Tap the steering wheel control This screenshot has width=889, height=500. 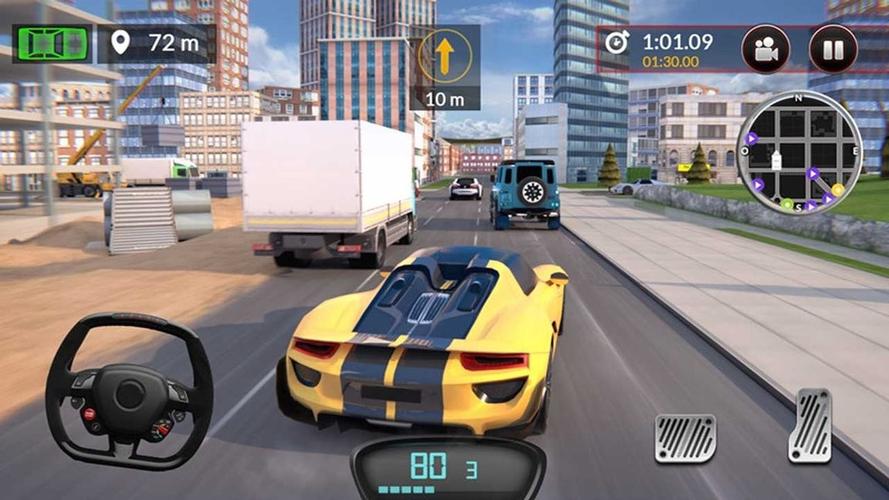(130, 390)
